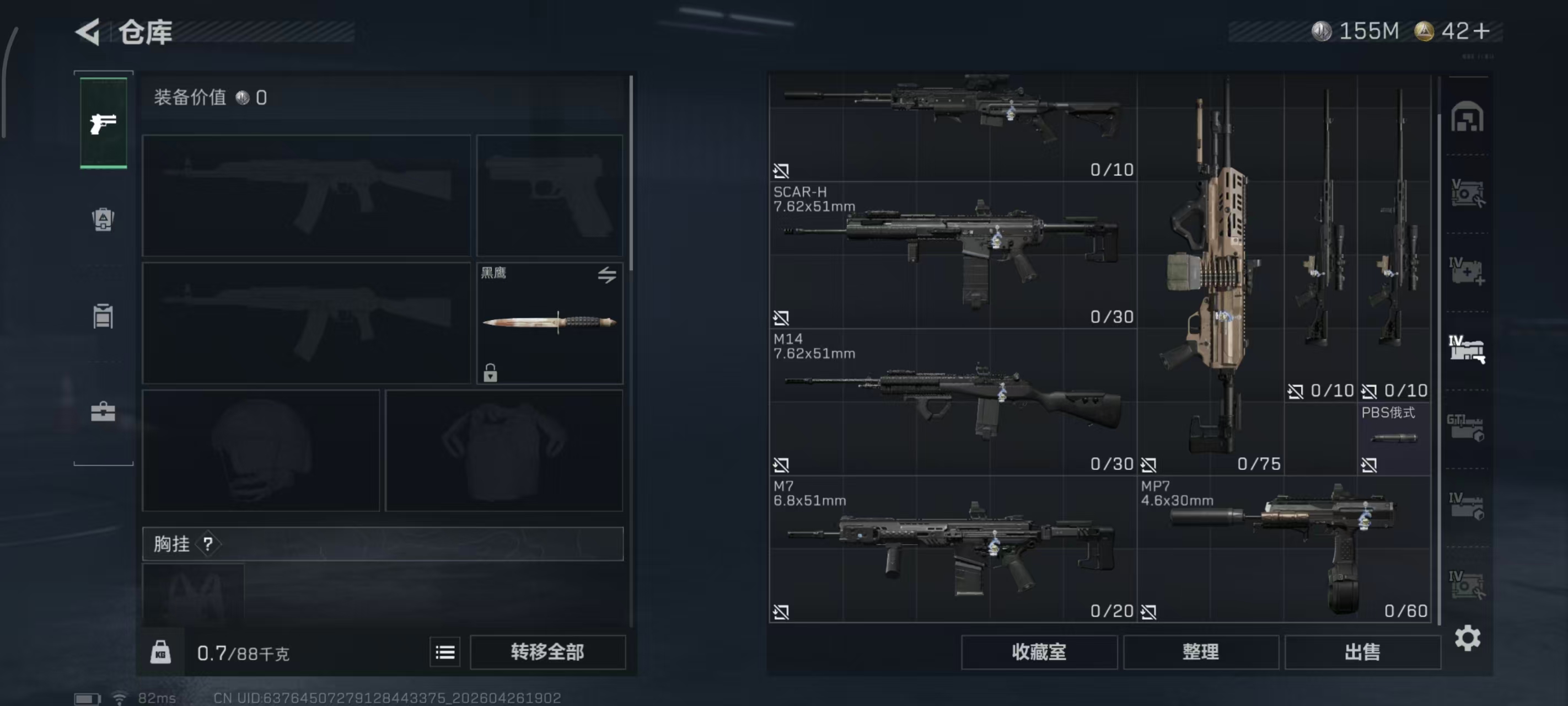Screen dimensions: 1568x706
Task: Select the weapons loadout tab in left sidebar
Action: click(104, 122)
